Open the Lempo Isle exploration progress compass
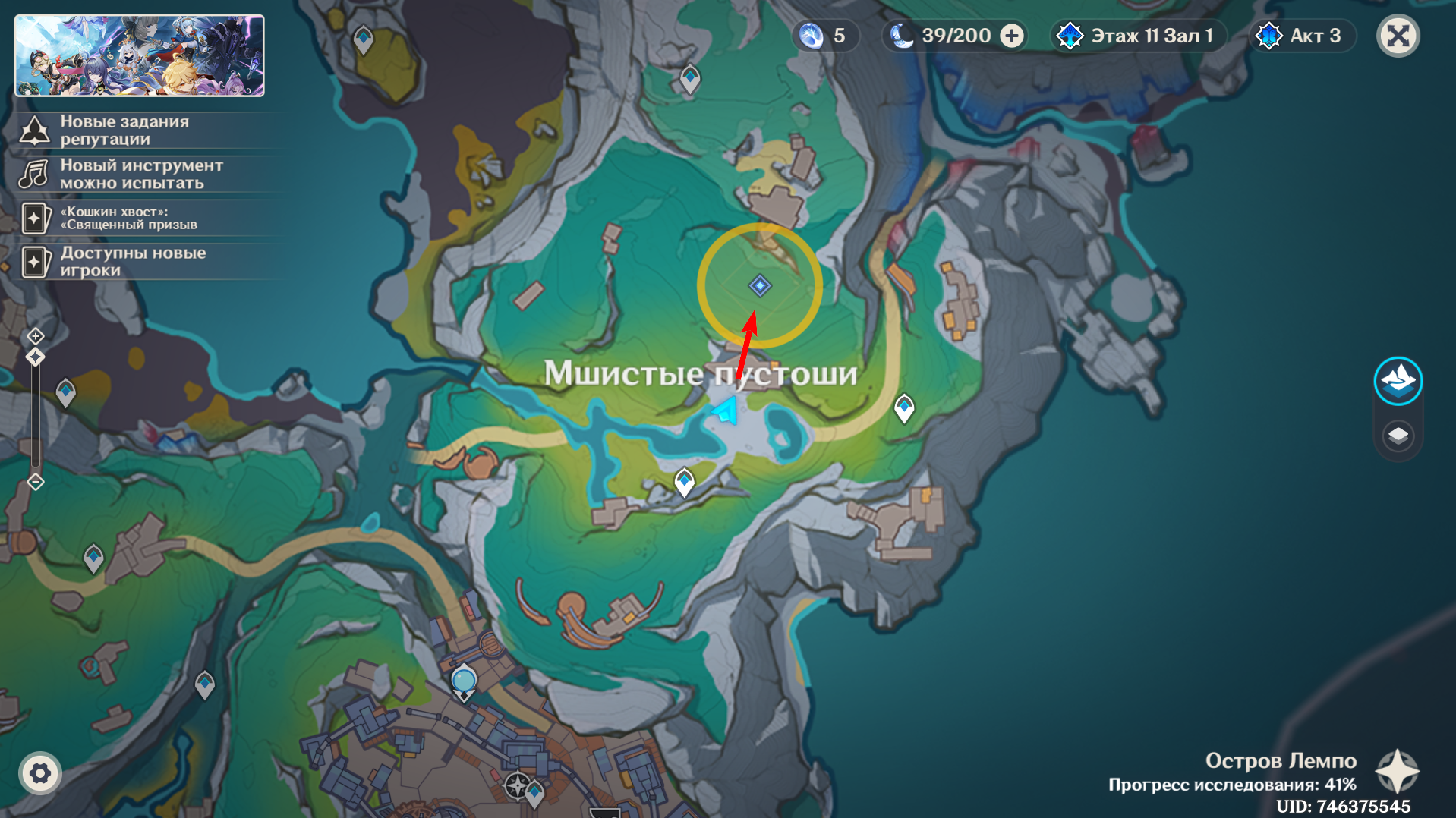 pyautogui.click(x=1398, y=772)
